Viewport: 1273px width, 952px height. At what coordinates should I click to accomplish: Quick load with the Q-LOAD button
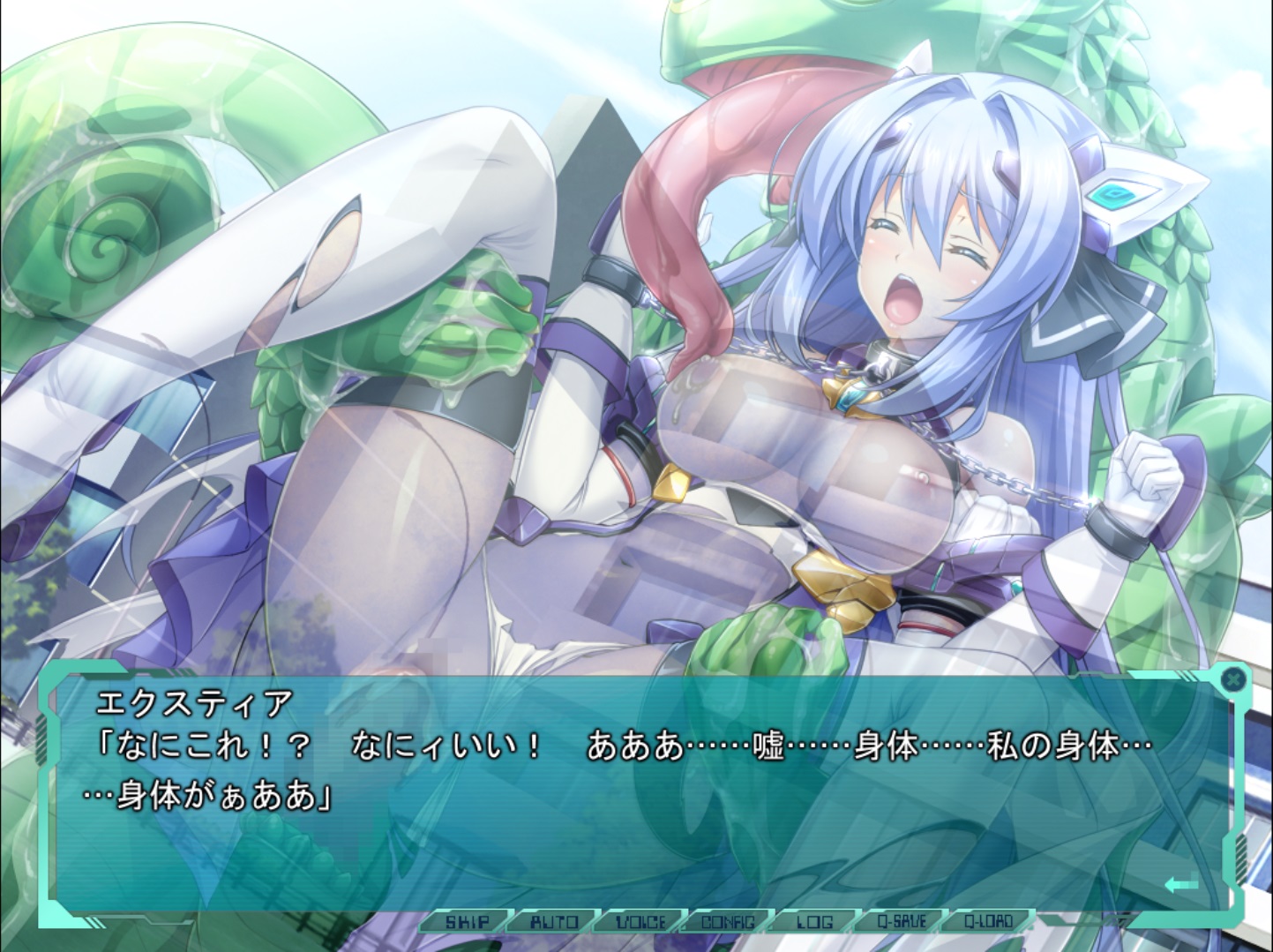[x=988, y=922]
